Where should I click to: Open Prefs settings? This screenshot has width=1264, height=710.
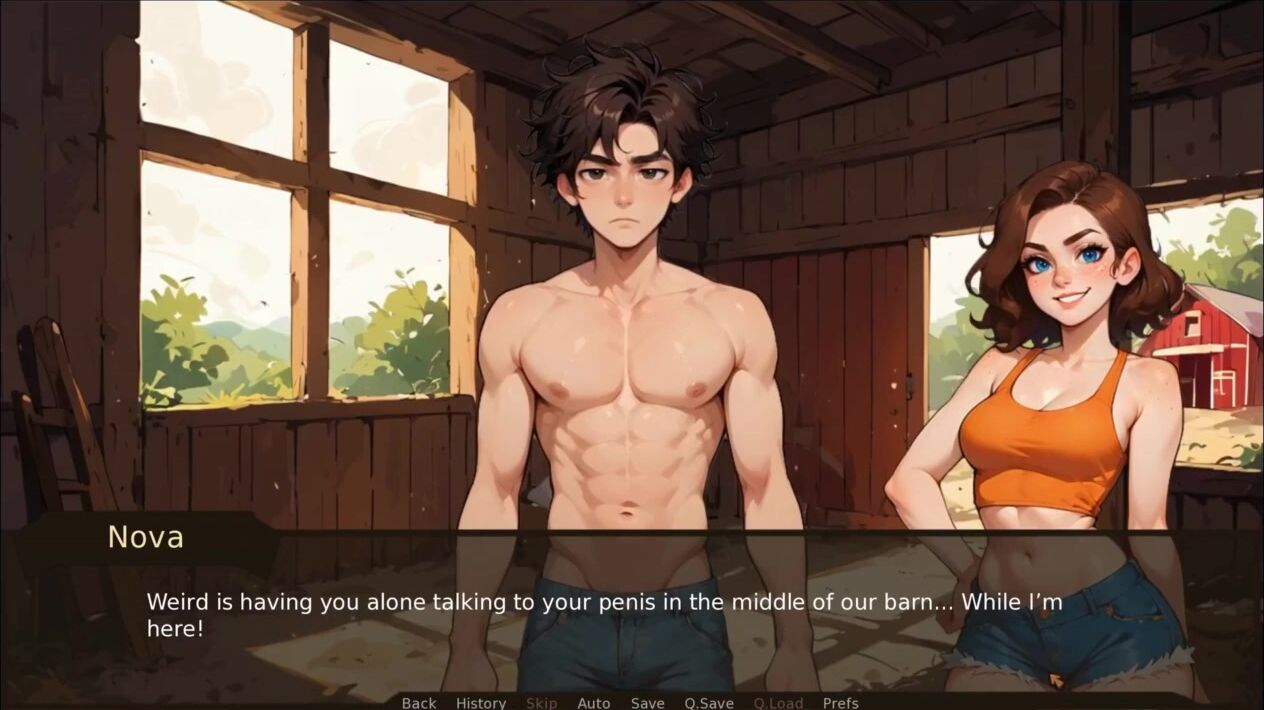tap(840, 702)
